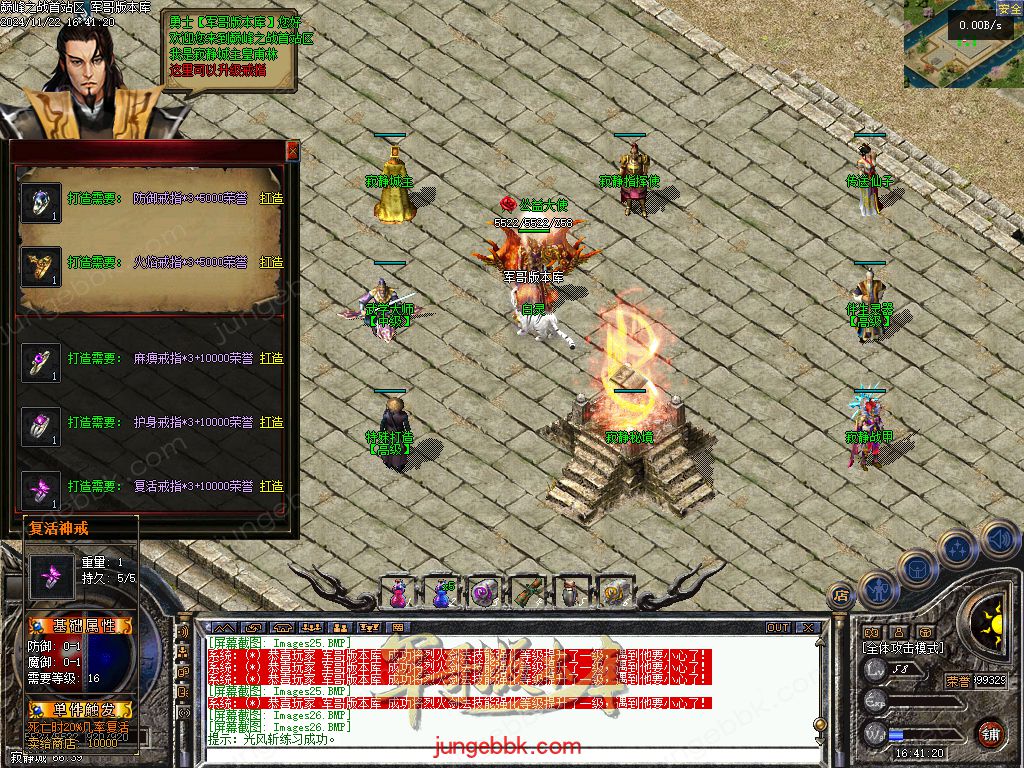1024x768 pixels.
Task: Forge using the flame ring recipe
Action: point(271,262)
